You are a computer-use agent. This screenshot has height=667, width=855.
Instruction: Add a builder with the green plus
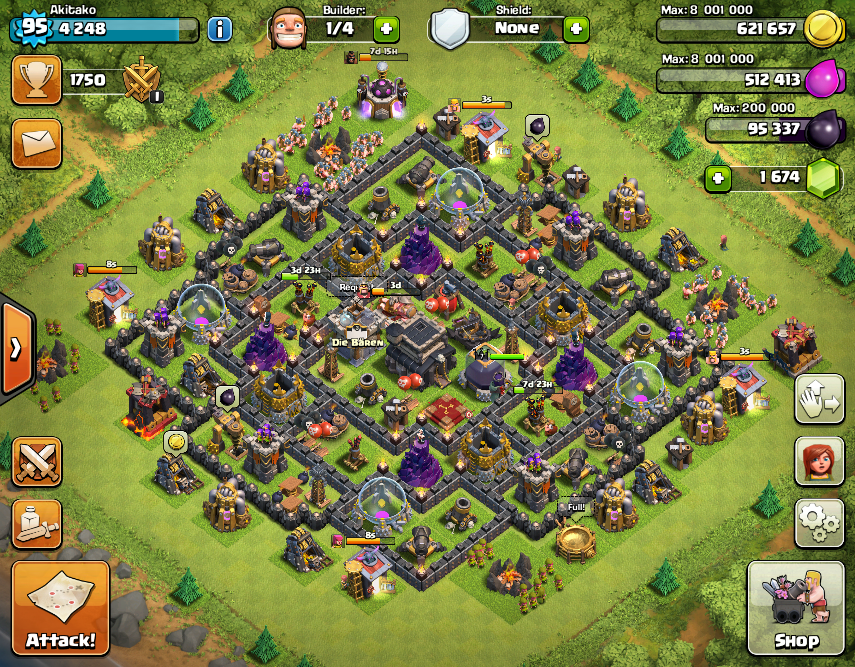[387, 28]
